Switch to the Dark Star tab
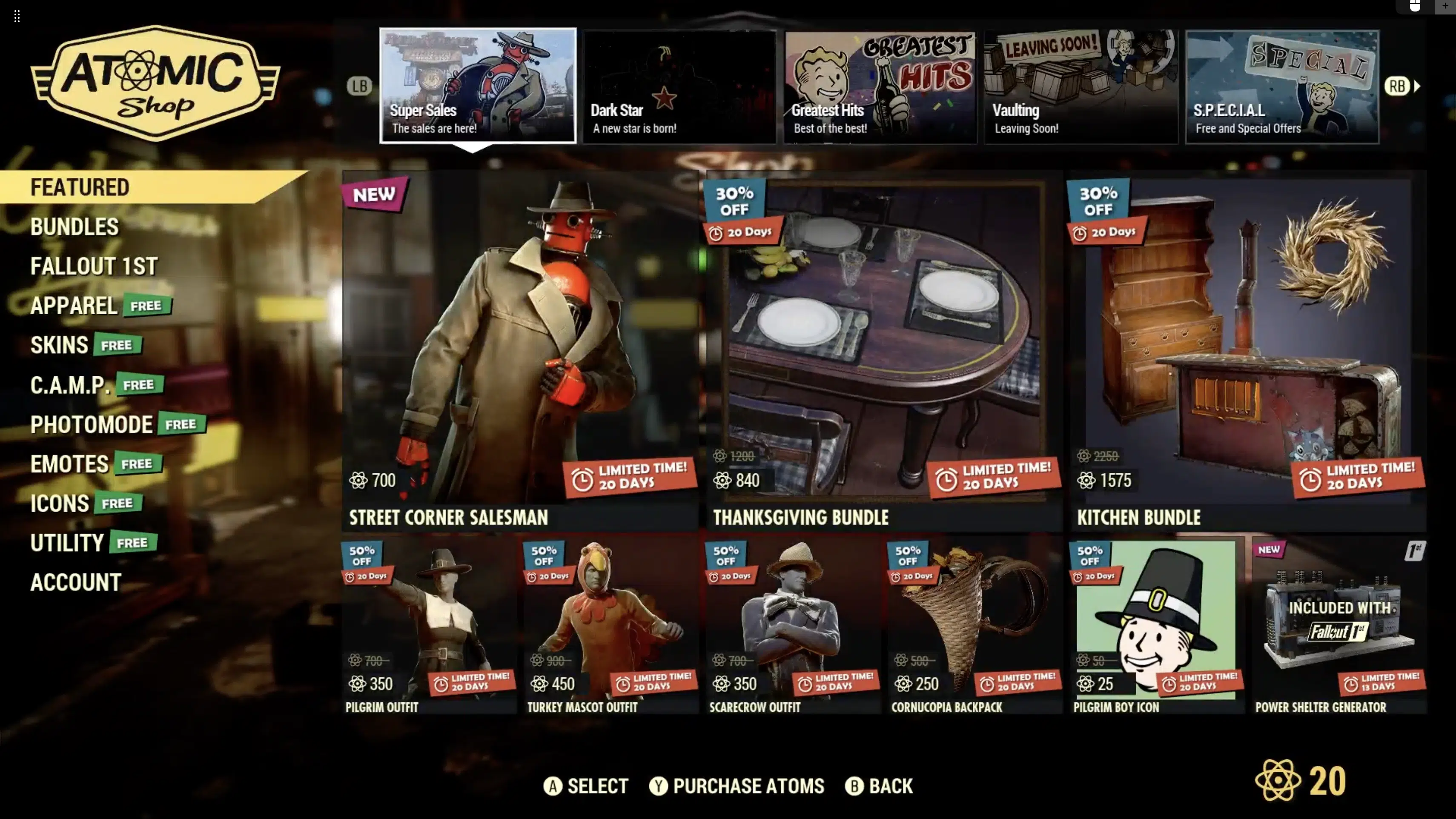 pyautogui.click(x=679, y=86)
